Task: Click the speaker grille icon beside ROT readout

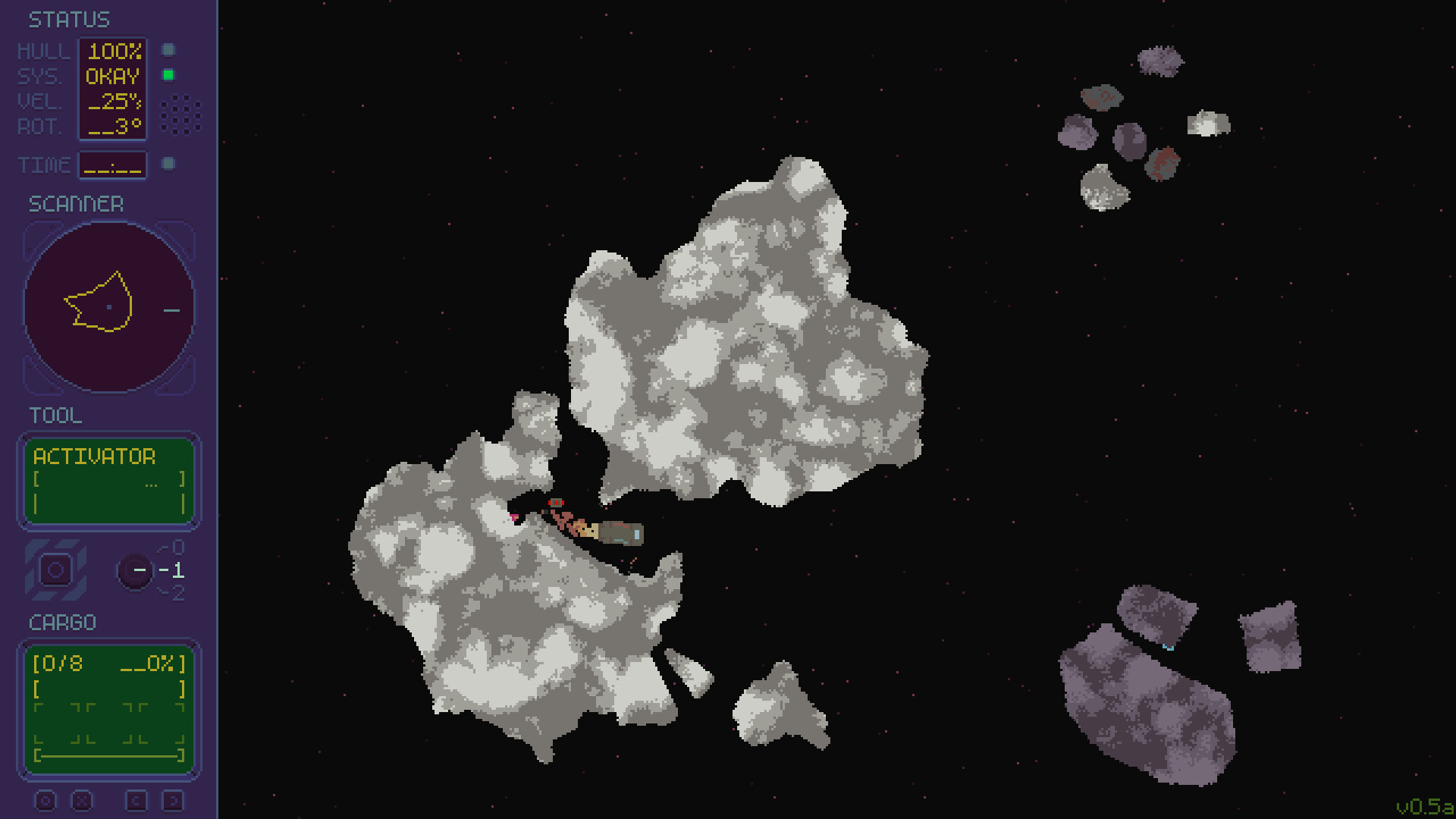Action: point(180,114)
